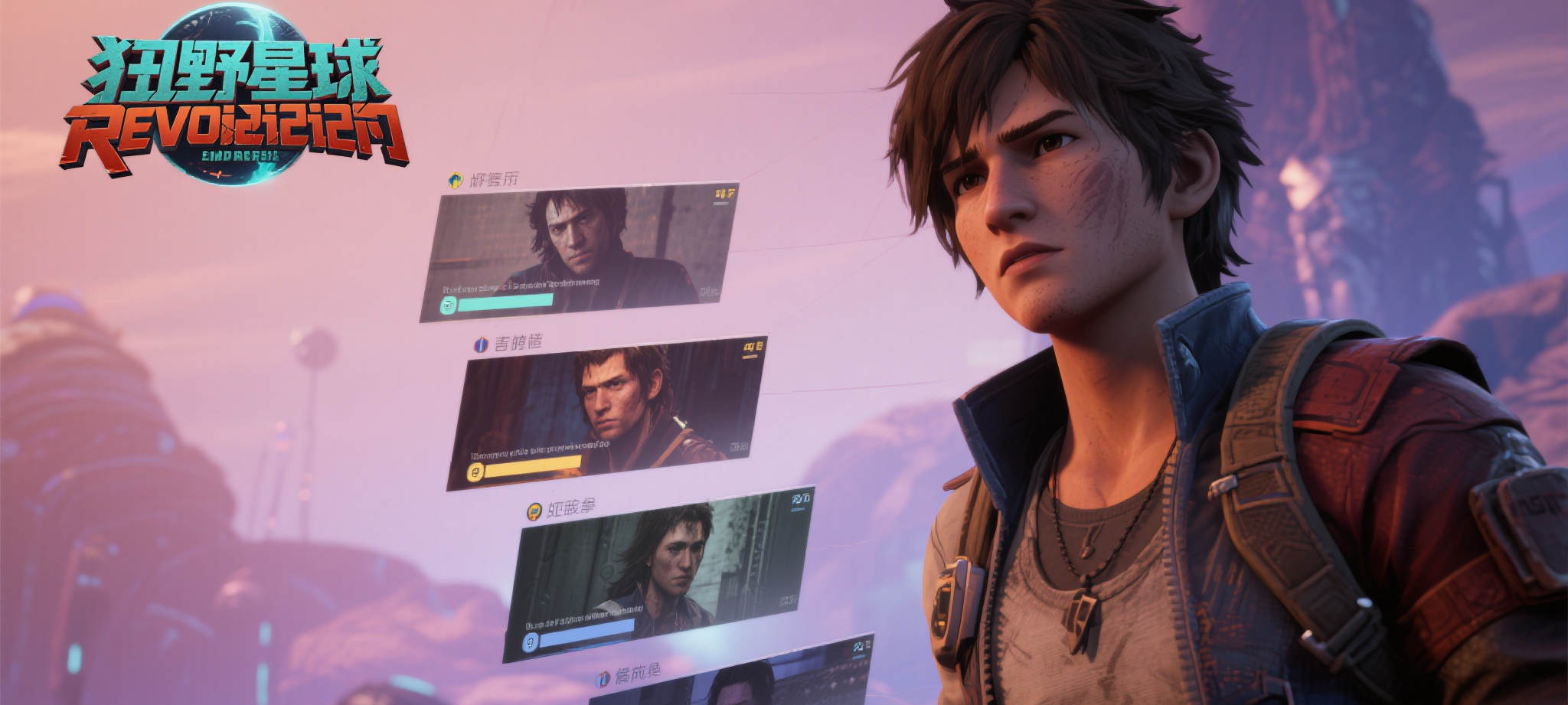1568x705 pixels.
Task: Click the round icon beside the blue bar
Action: [529, 643]
